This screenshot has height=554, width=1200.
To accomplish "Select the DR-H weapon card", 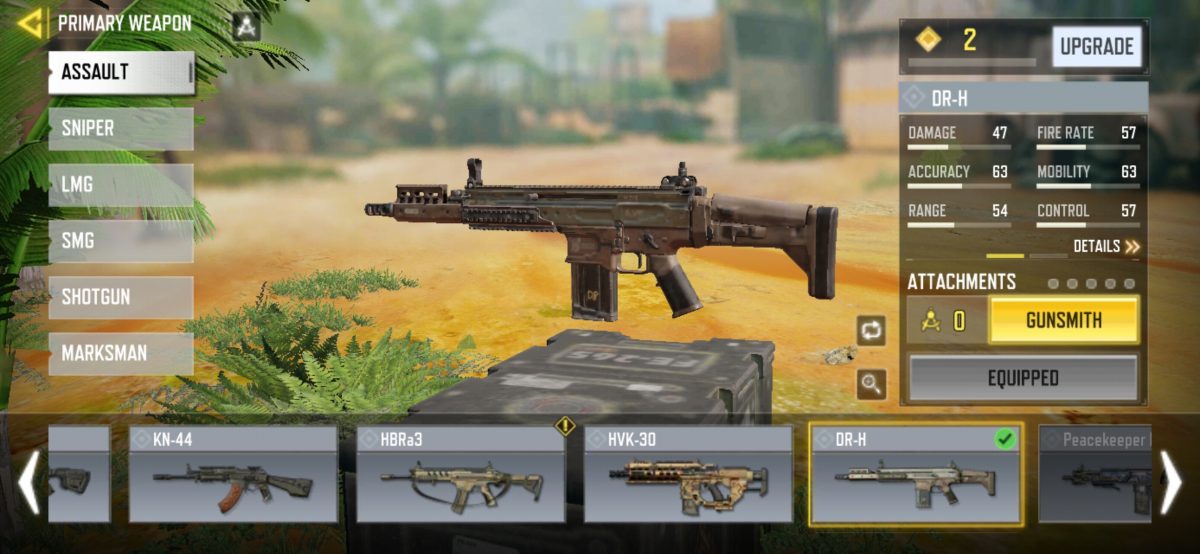I will point(916,474).
